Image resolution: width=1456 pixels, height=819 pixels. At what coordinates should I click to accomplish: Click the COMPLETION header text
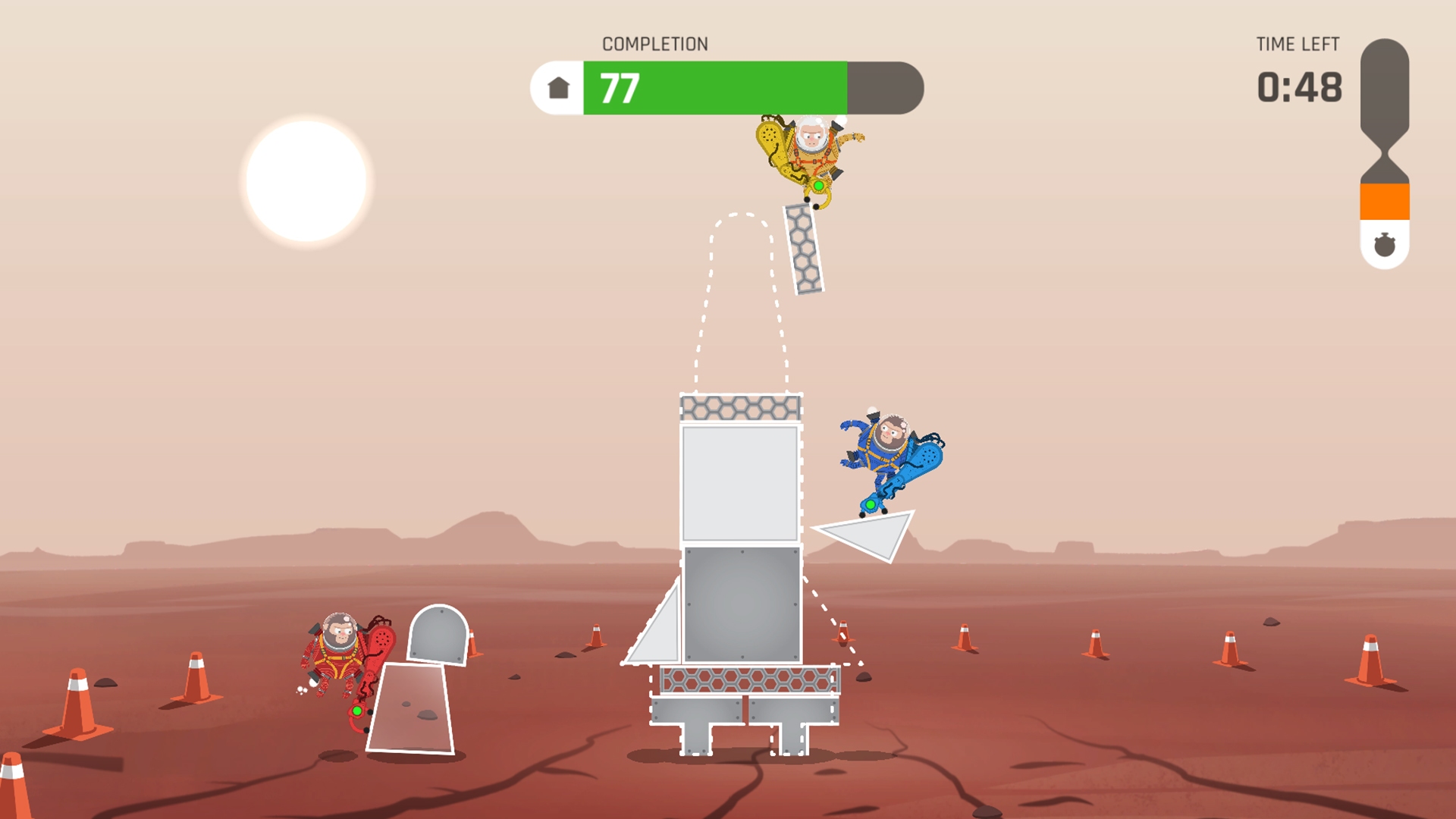(x=655, y=43)
